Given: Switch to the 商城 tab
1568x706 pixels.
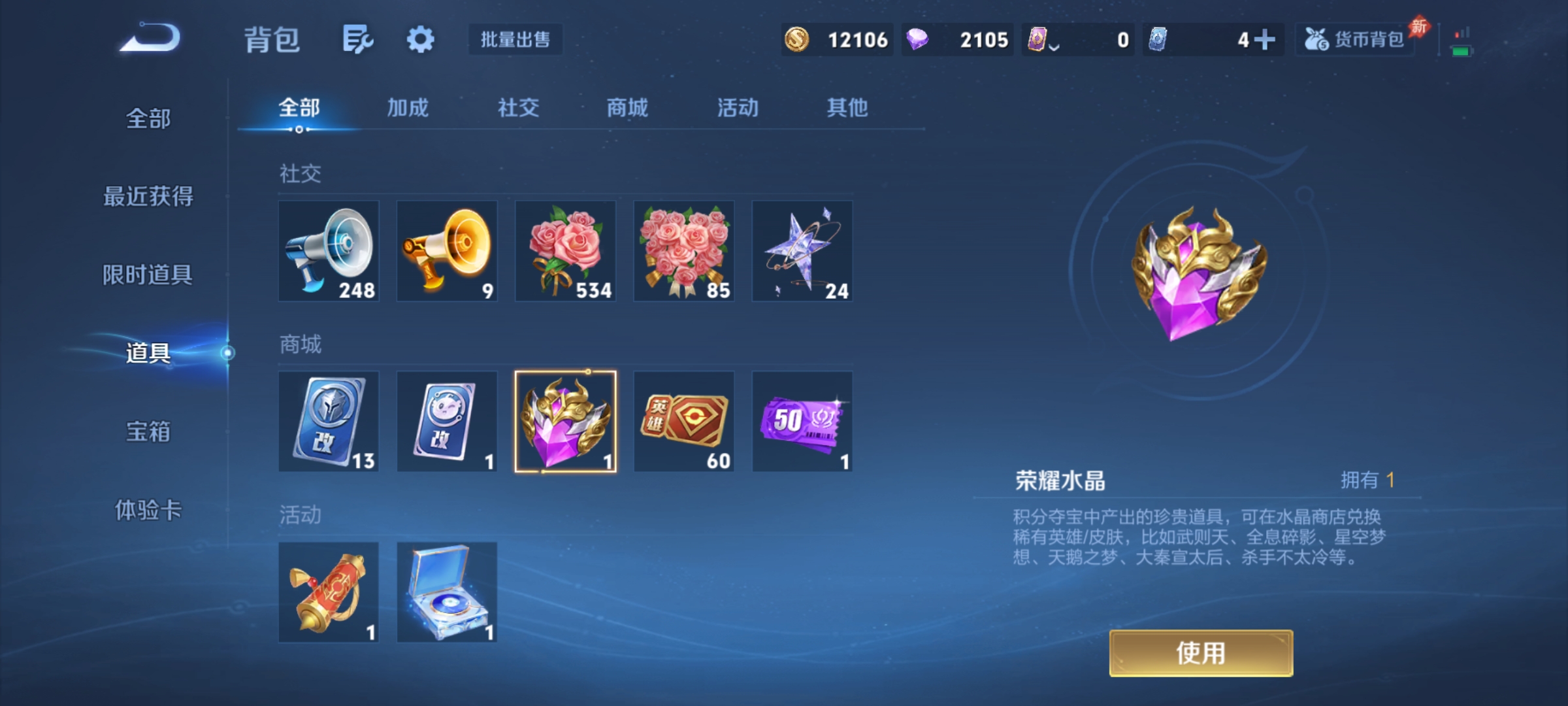Looking at the screenshot, I should point(626,109).
